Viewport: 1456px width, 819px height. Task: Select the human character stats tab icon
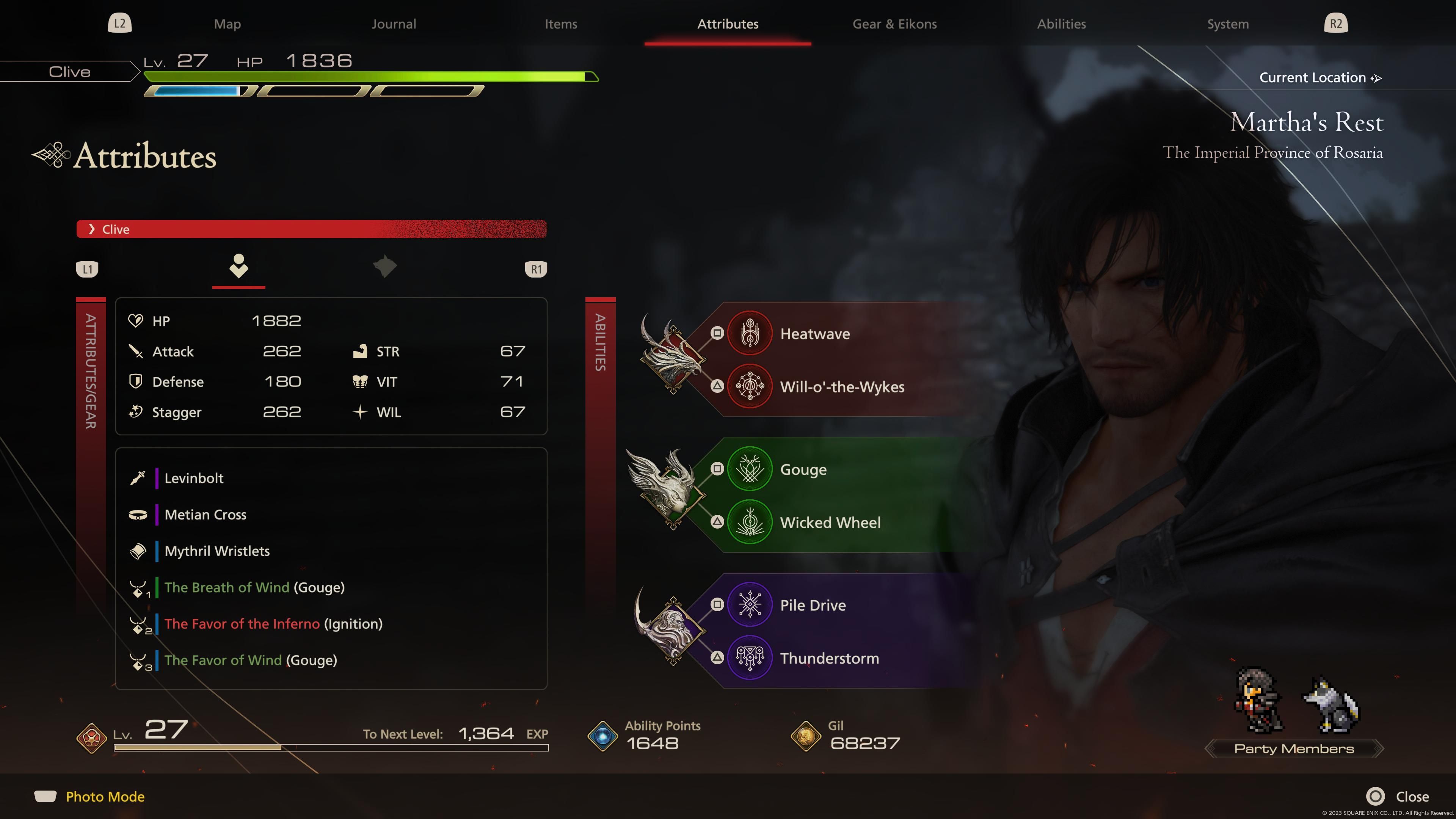pos(238,267)
